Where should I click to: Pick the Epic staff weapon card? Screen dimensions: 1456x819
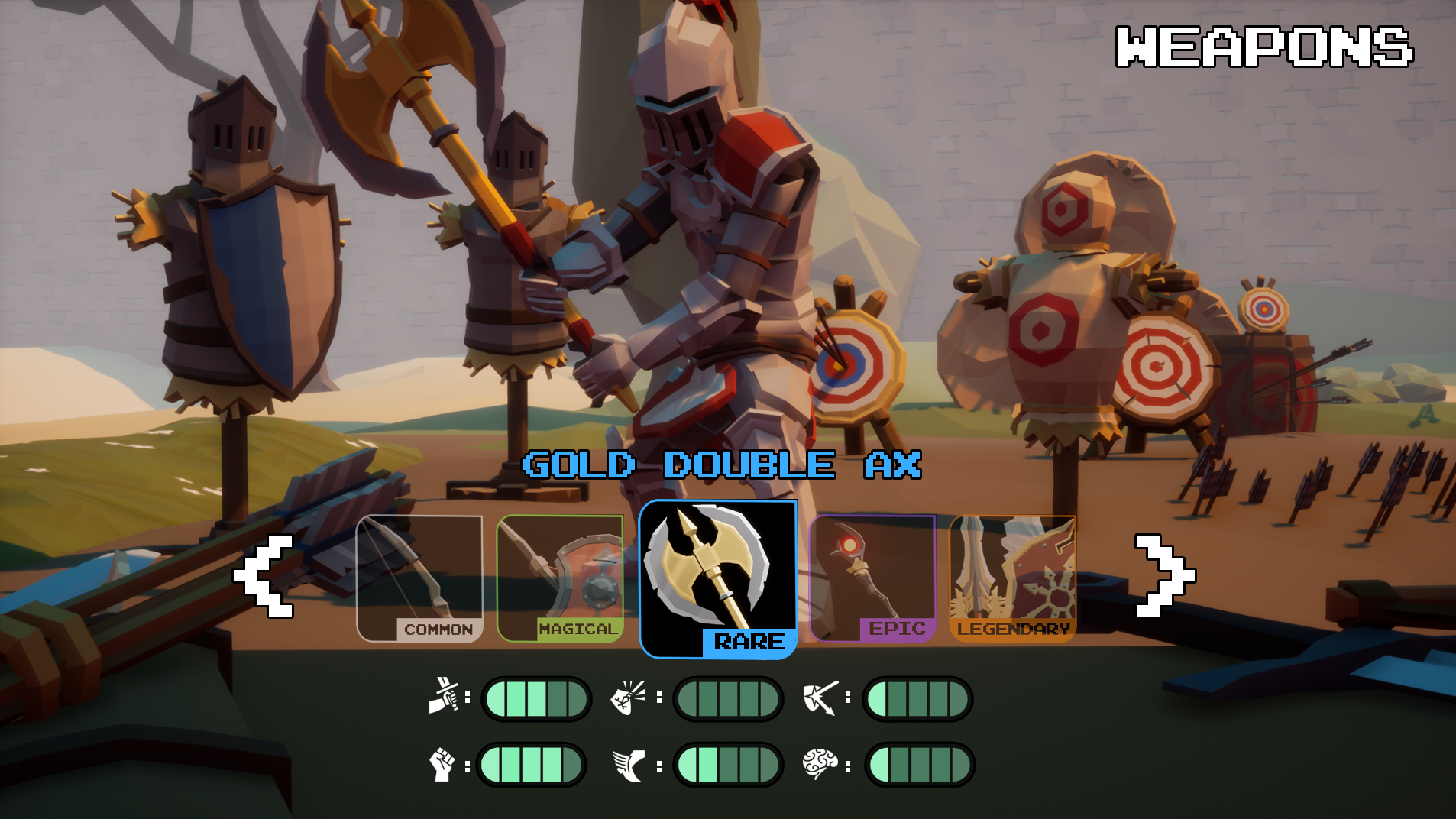tap(872, 578)
